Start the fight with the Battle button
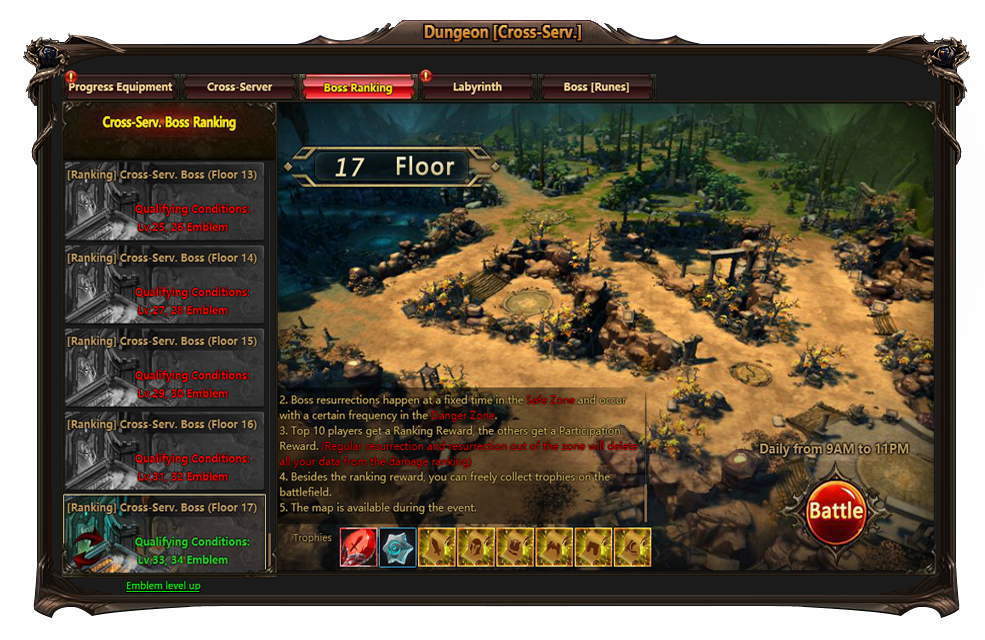The image size is (985, 640). click(x=836, y=511)
